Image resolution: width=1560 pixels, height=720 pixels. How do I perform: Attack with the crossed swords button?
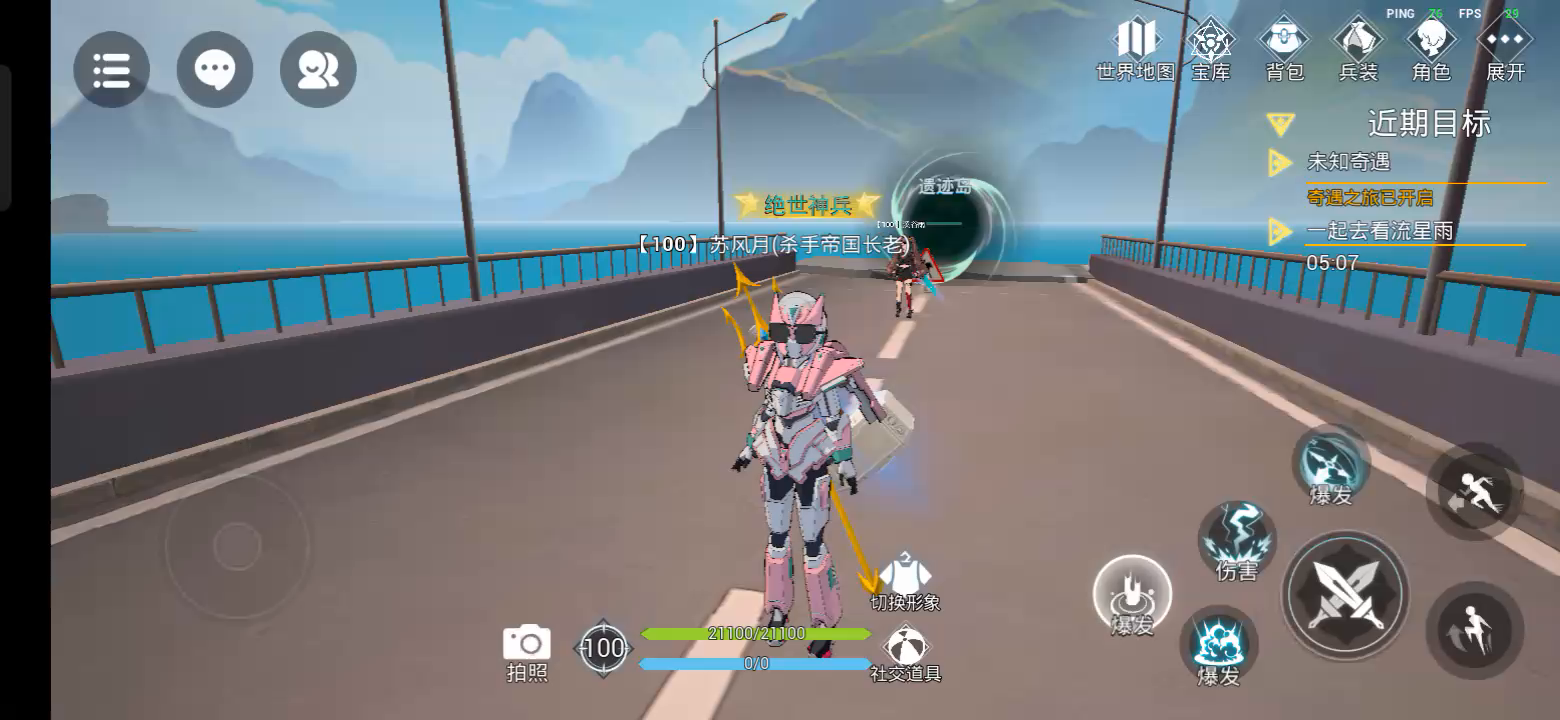click(1346, 593)
